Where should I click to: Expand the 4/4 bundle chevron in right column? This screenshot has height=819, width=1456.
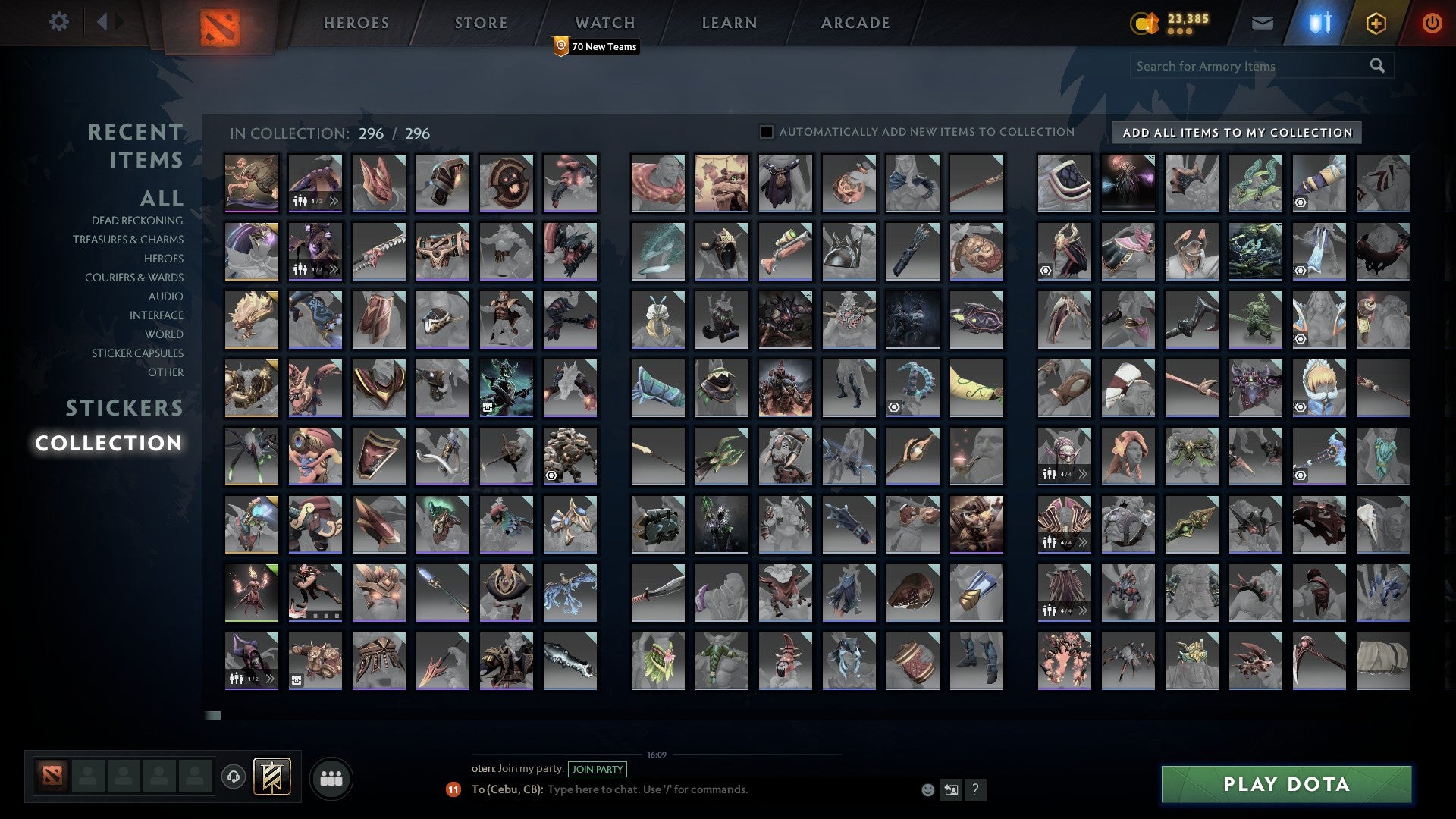pos(1084,474)
